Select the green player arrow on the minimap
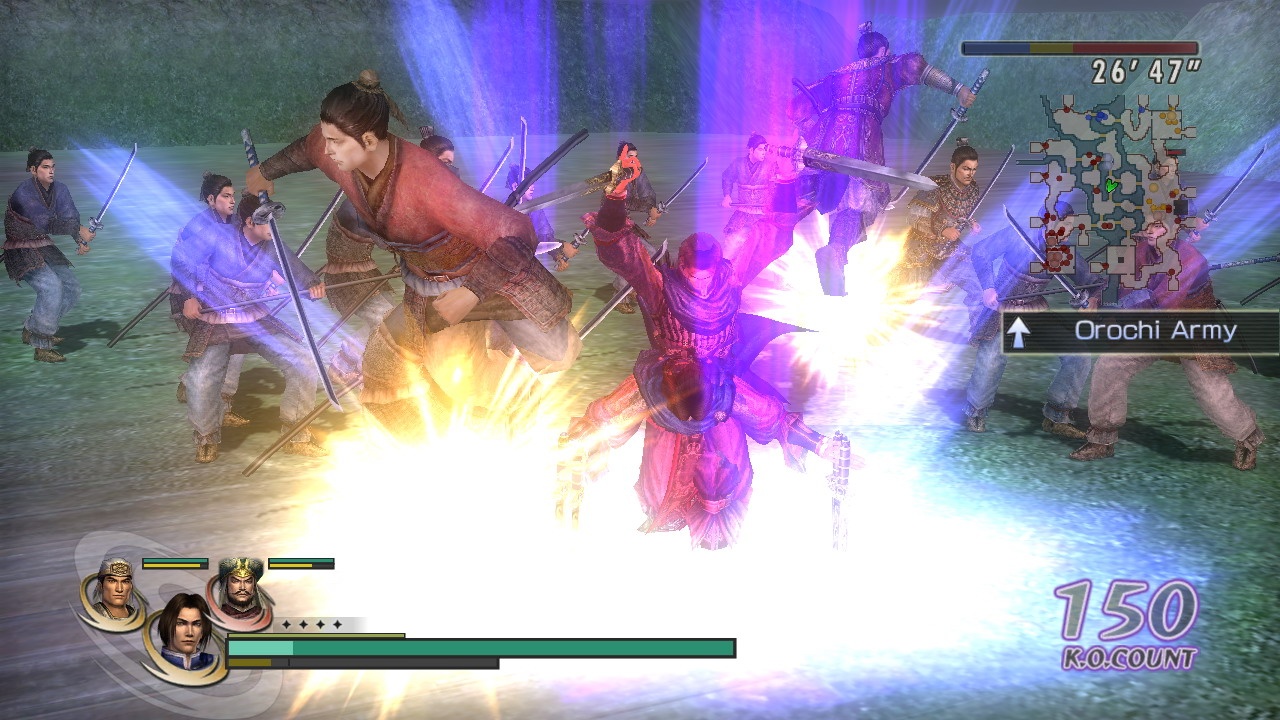 (x=1111, y=185)
